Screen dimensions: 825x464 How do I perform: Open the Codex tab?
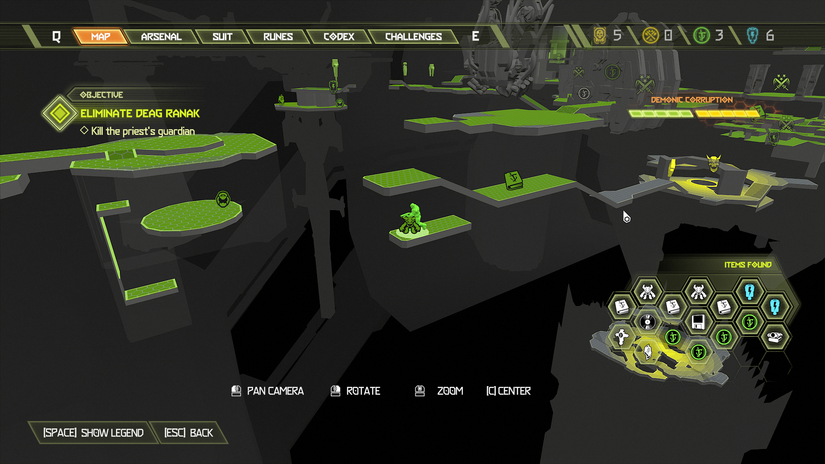point(339,37)
